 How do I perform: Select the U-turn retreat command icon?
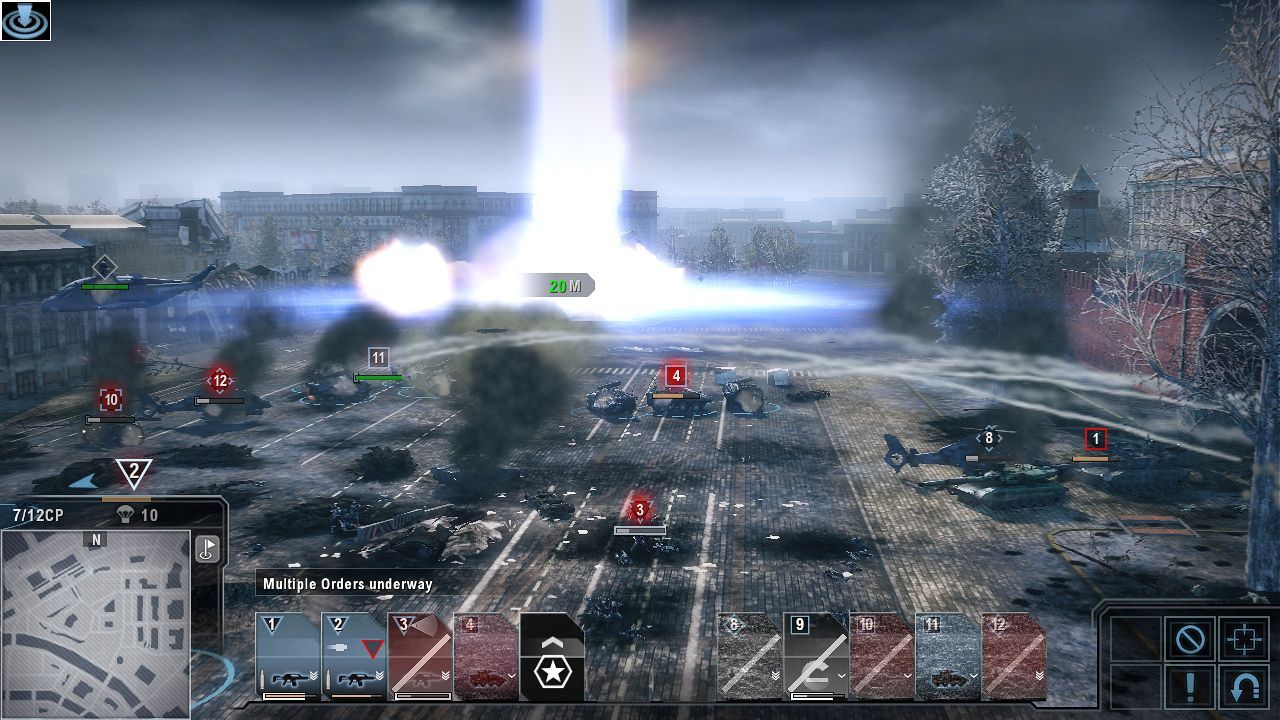coord(1244,687)
